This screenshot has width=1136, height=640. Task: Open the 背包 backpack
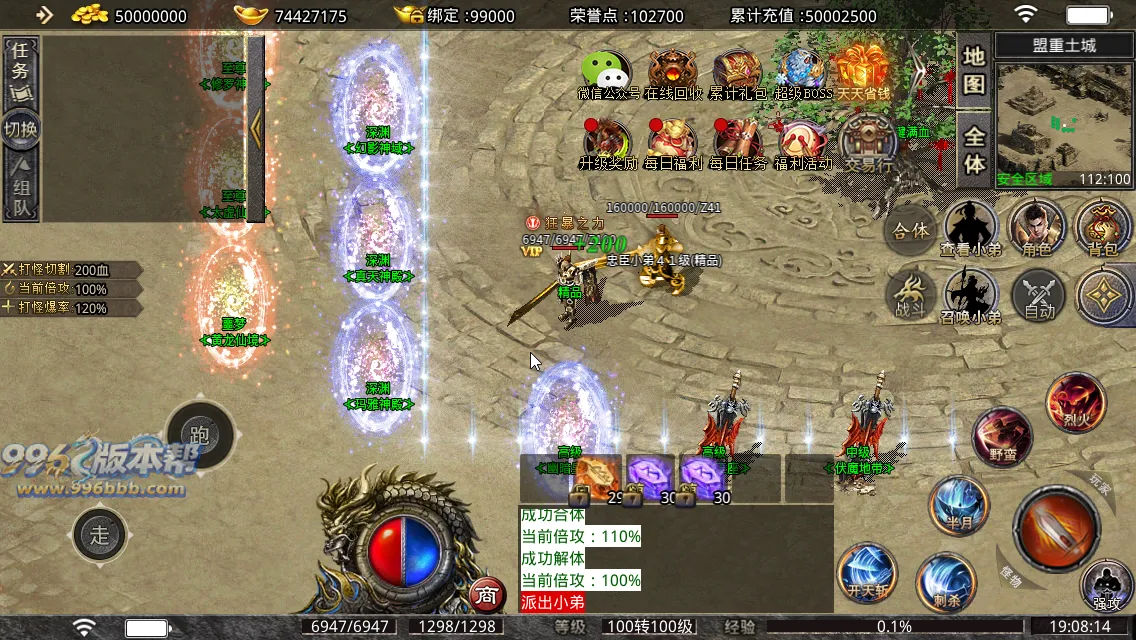click(1103, 229)
